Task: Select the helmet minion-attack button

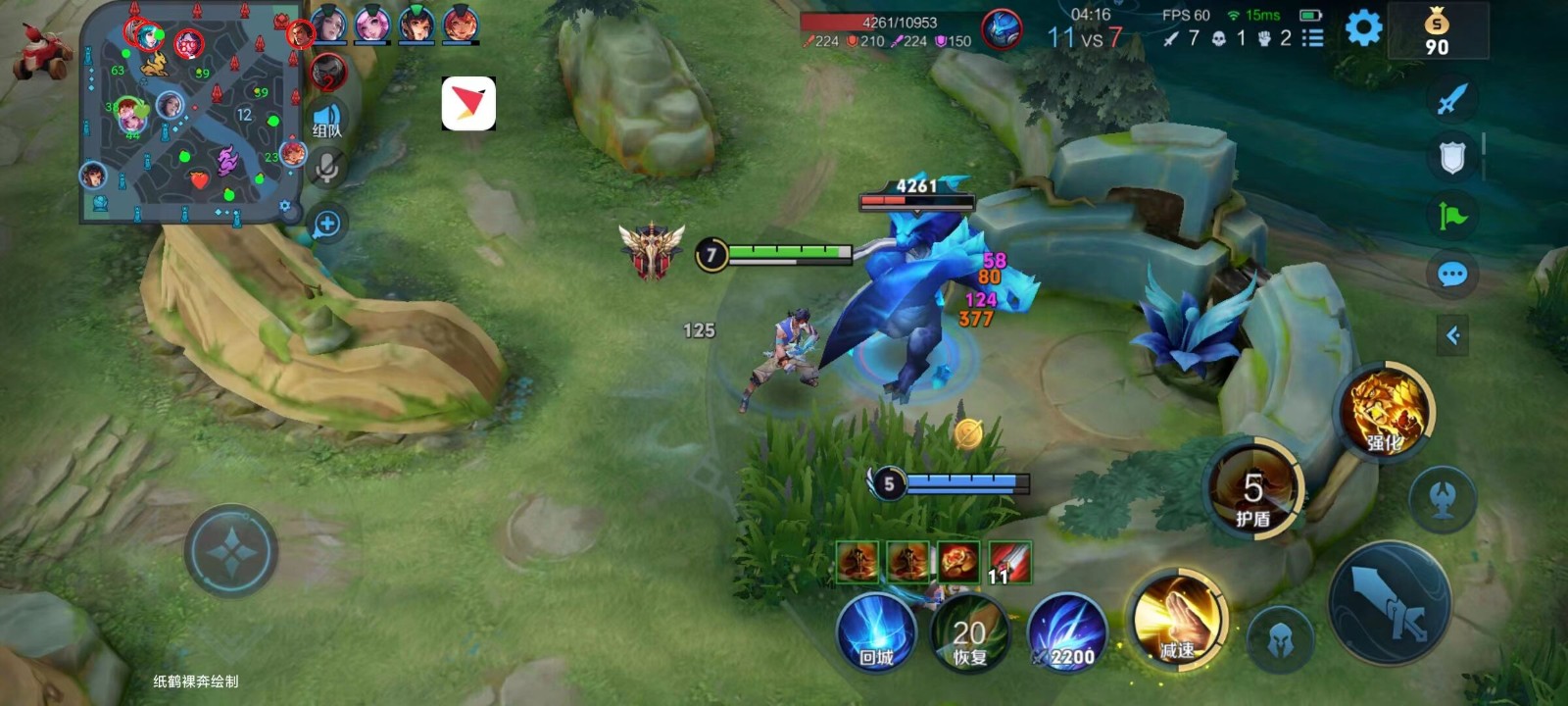Action: [x=1279, y=639]
